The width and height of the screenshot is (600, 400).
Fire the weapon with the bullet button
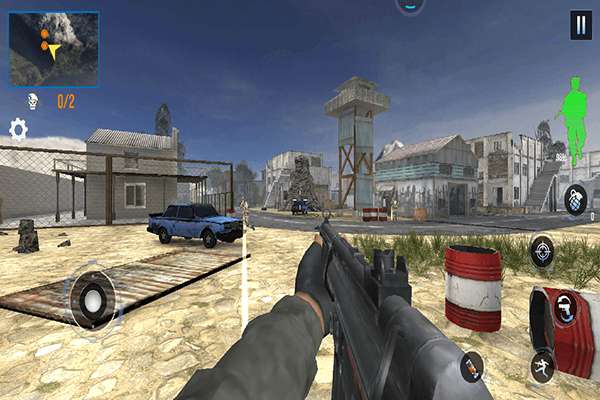click(471, 368)
